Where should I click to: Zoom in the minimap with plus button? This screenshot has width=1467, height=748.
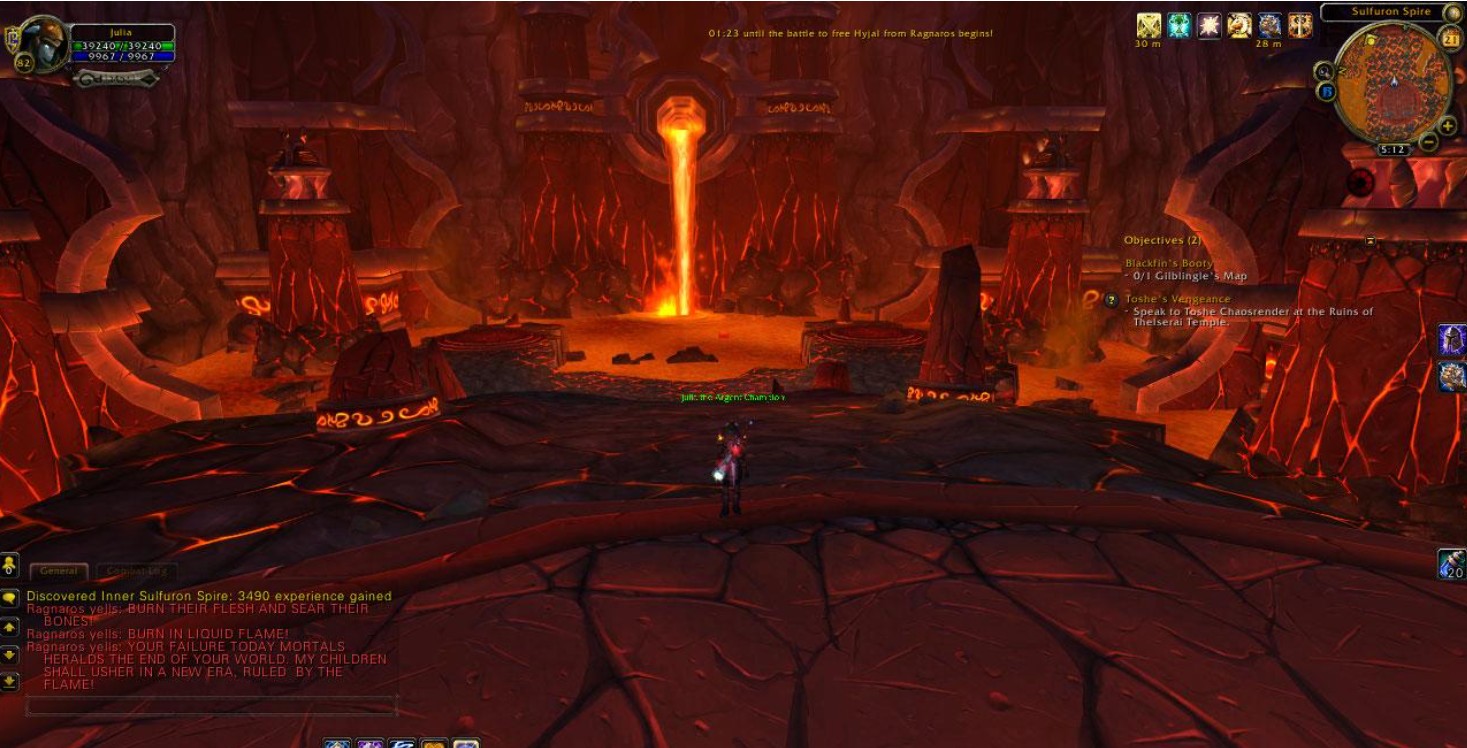click(1447, 126)
